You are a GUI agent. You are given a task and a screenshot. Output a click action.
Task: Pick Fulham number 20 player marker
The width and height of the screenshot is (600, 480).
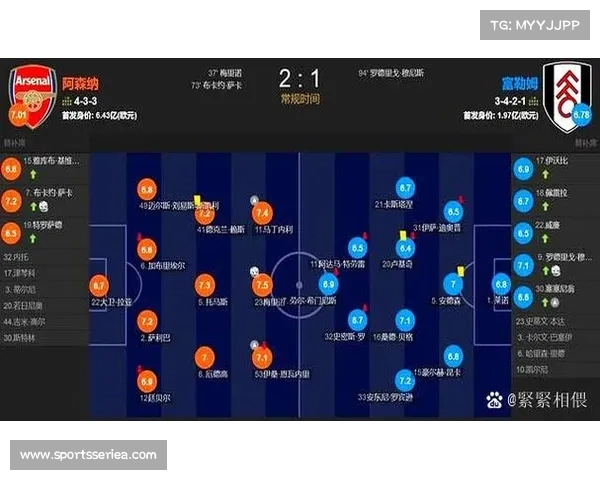406,247
